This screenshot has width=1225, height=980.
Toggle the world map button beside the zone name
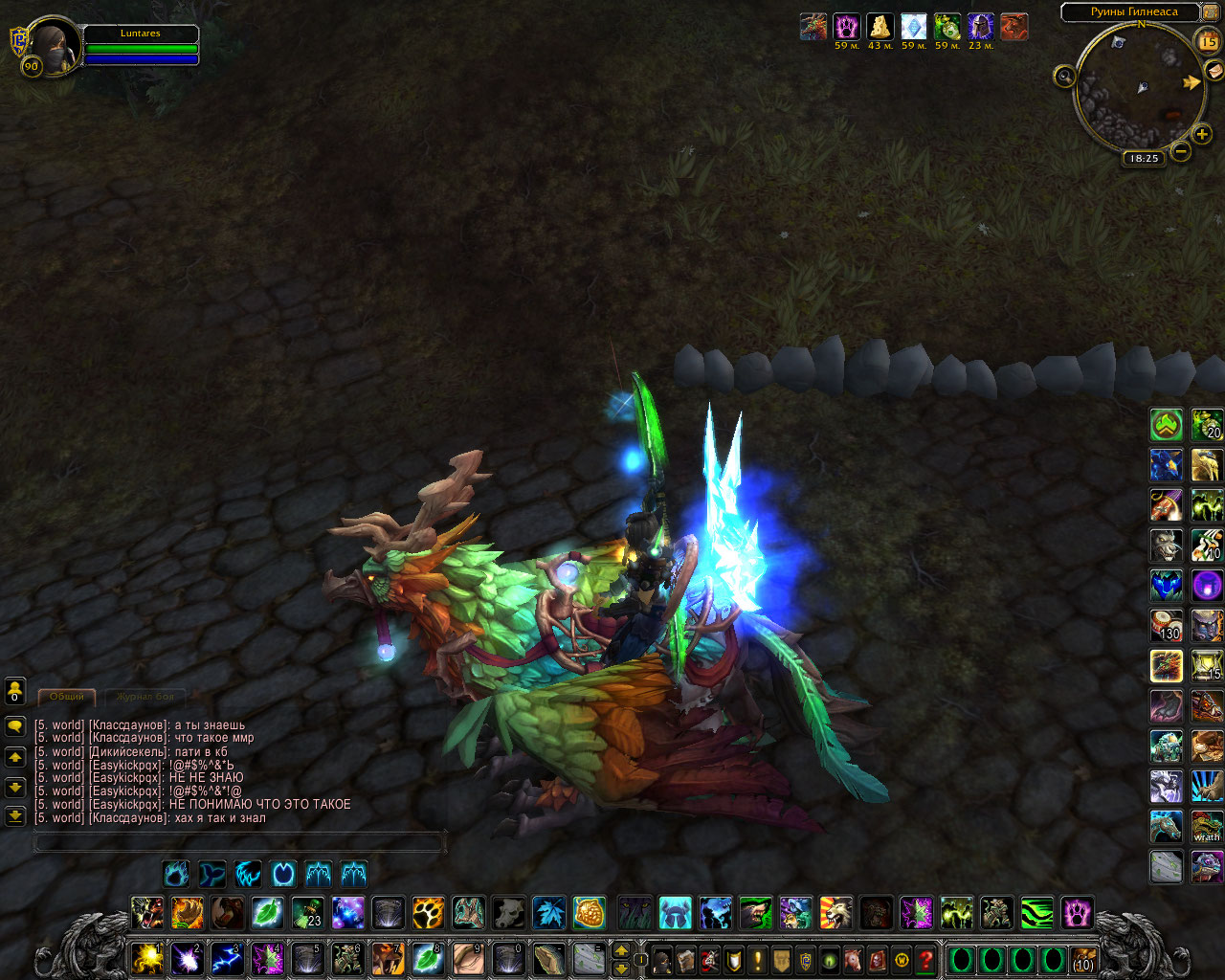pyautogui.click(x=1211, y=12)
